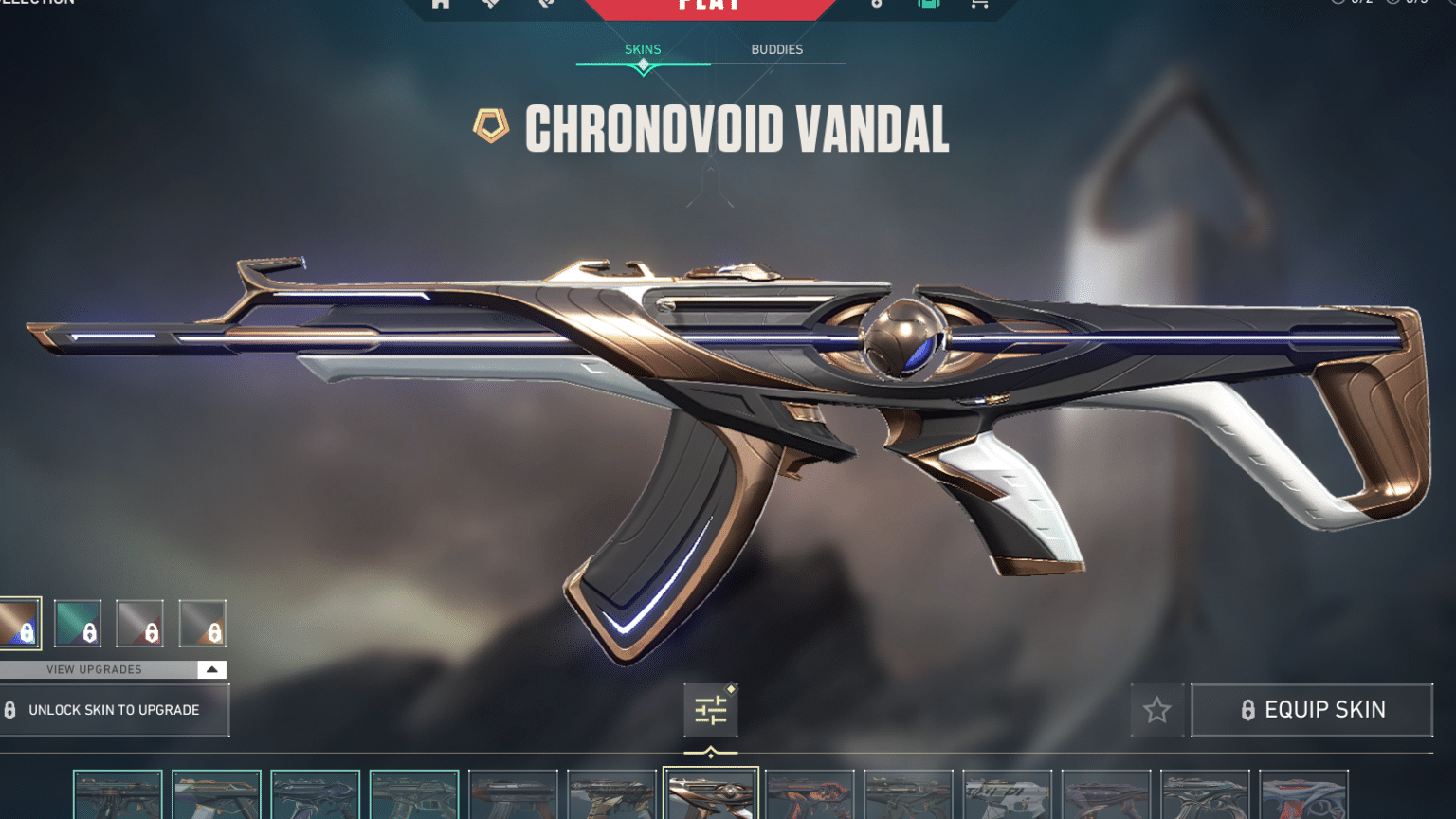Open the skin filter settings icon
This screenshot has height=819, width=1456.
710,710
